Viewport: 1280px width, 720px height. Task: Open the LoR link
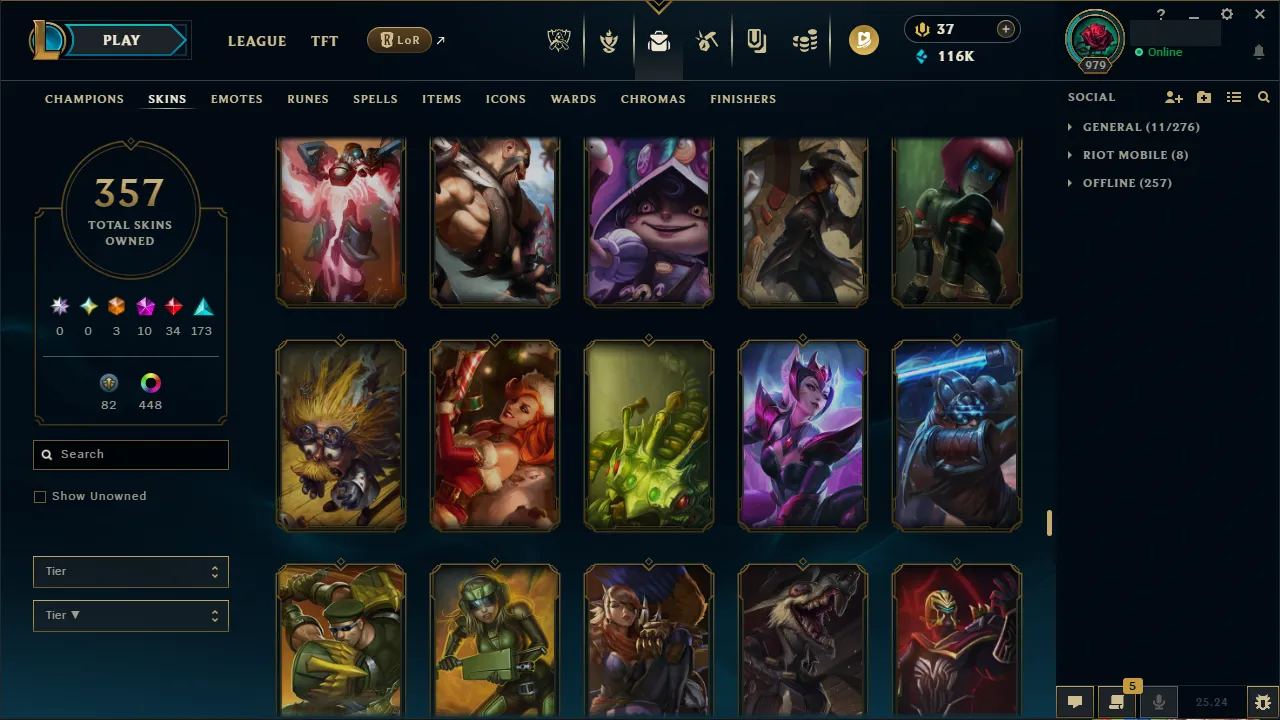tap(399, 40)
